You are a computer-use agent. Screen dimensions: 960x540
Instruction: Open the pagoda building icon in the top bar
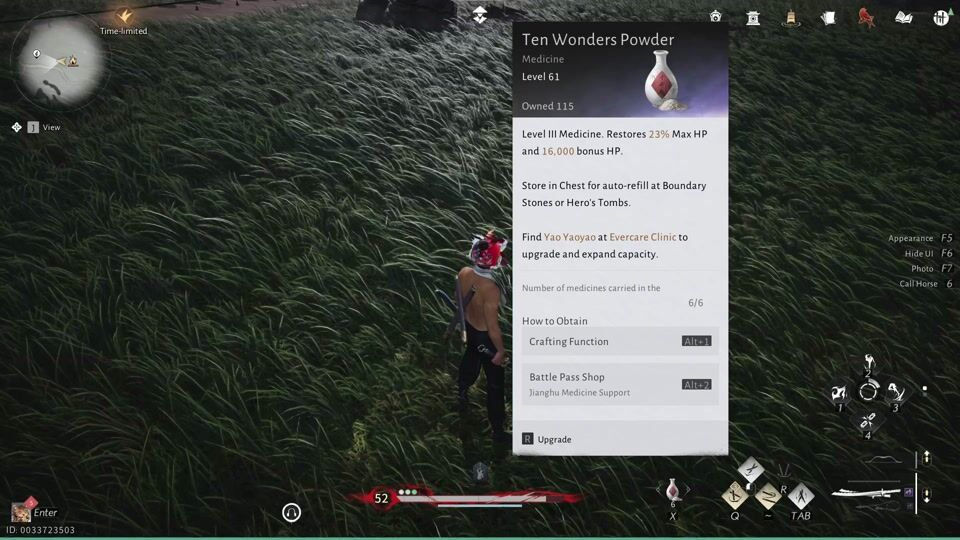click(753, 17)
